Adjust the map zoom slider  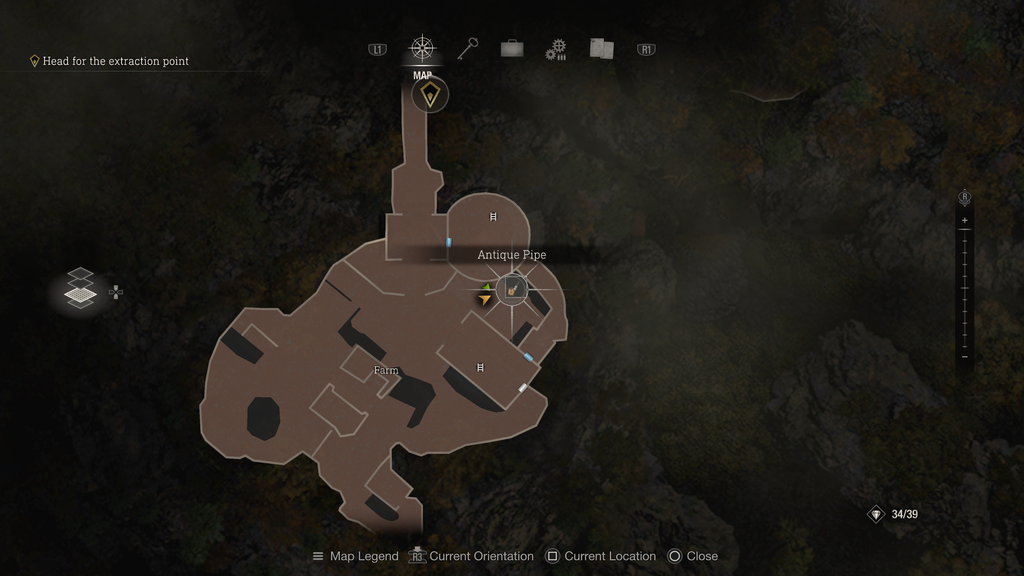tap(965, 288)
